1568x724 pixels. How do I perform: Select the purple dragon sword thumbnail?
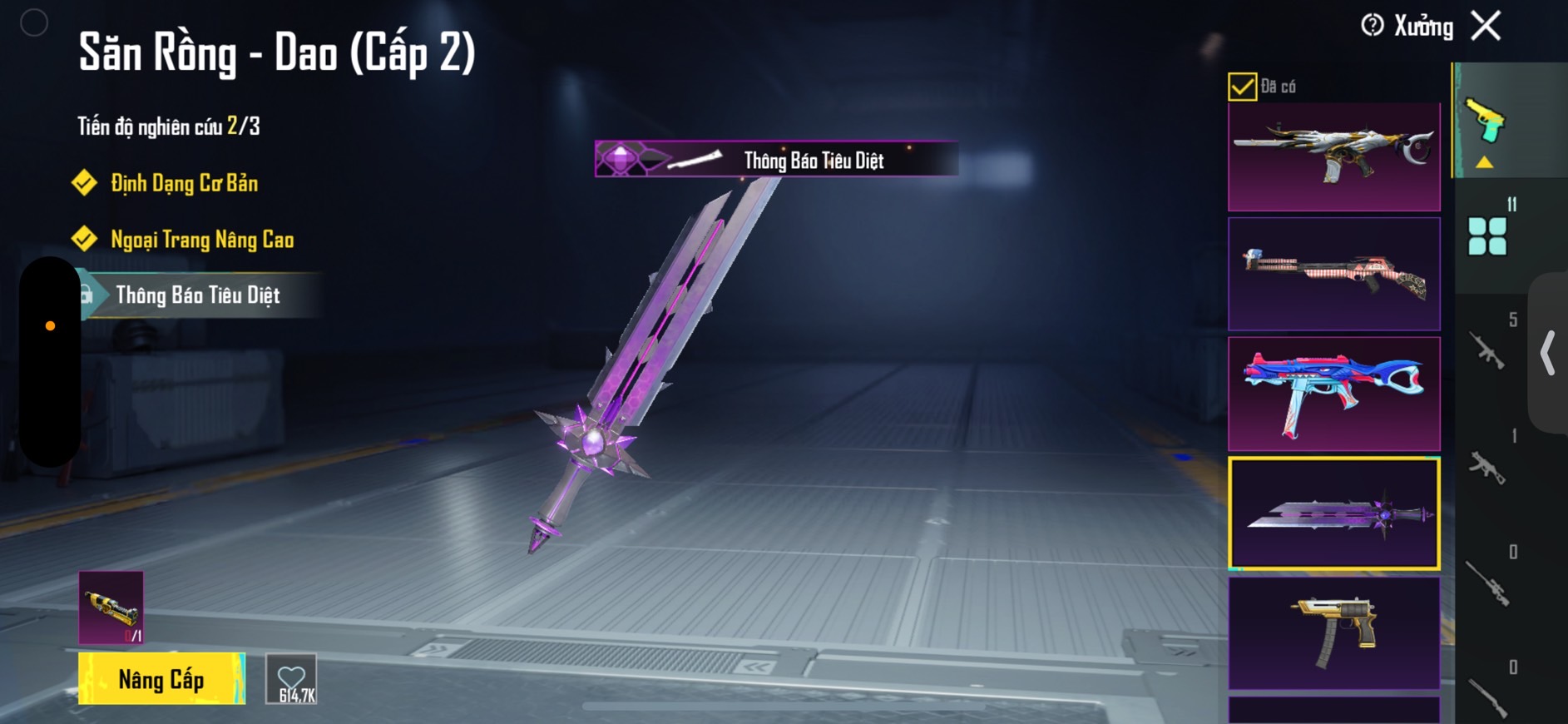click(x=1333, y=513)
